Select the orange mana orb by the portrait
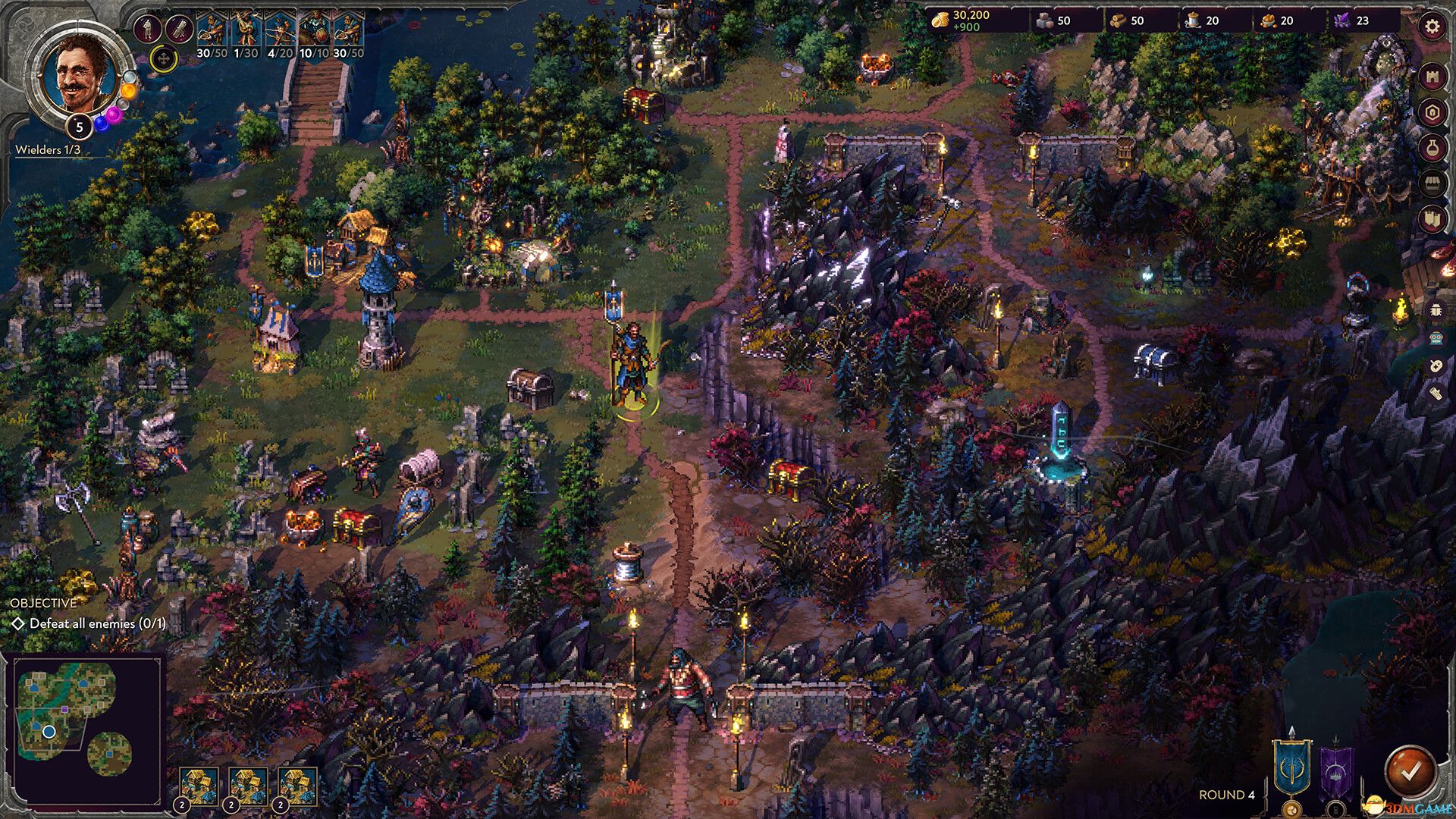The height and width of the screenshot is (819, 1456). click(x=128, y=91)
